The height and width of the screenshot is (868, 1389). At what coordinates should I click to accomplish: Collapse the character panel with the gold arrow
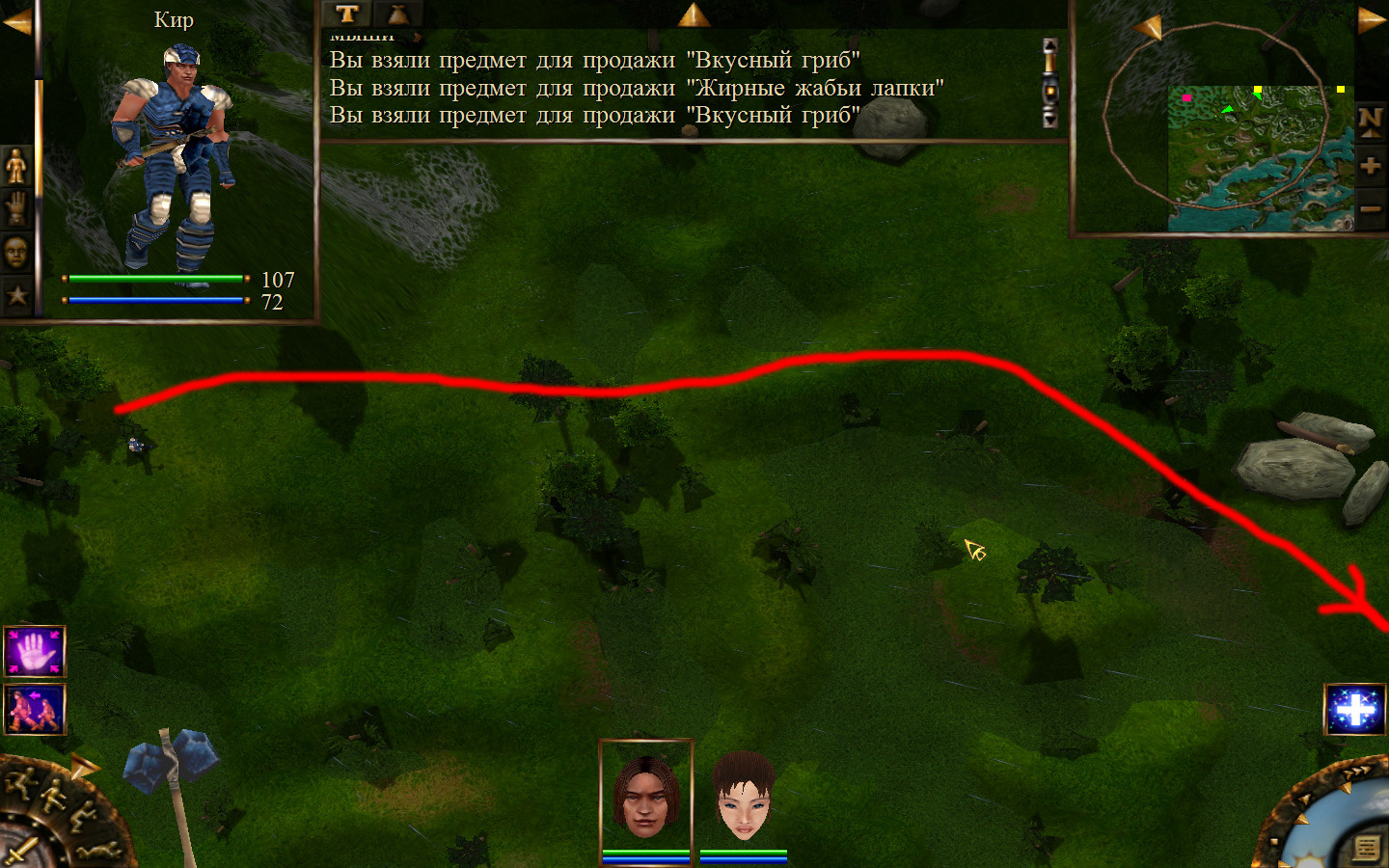click(x=16, y=20)
